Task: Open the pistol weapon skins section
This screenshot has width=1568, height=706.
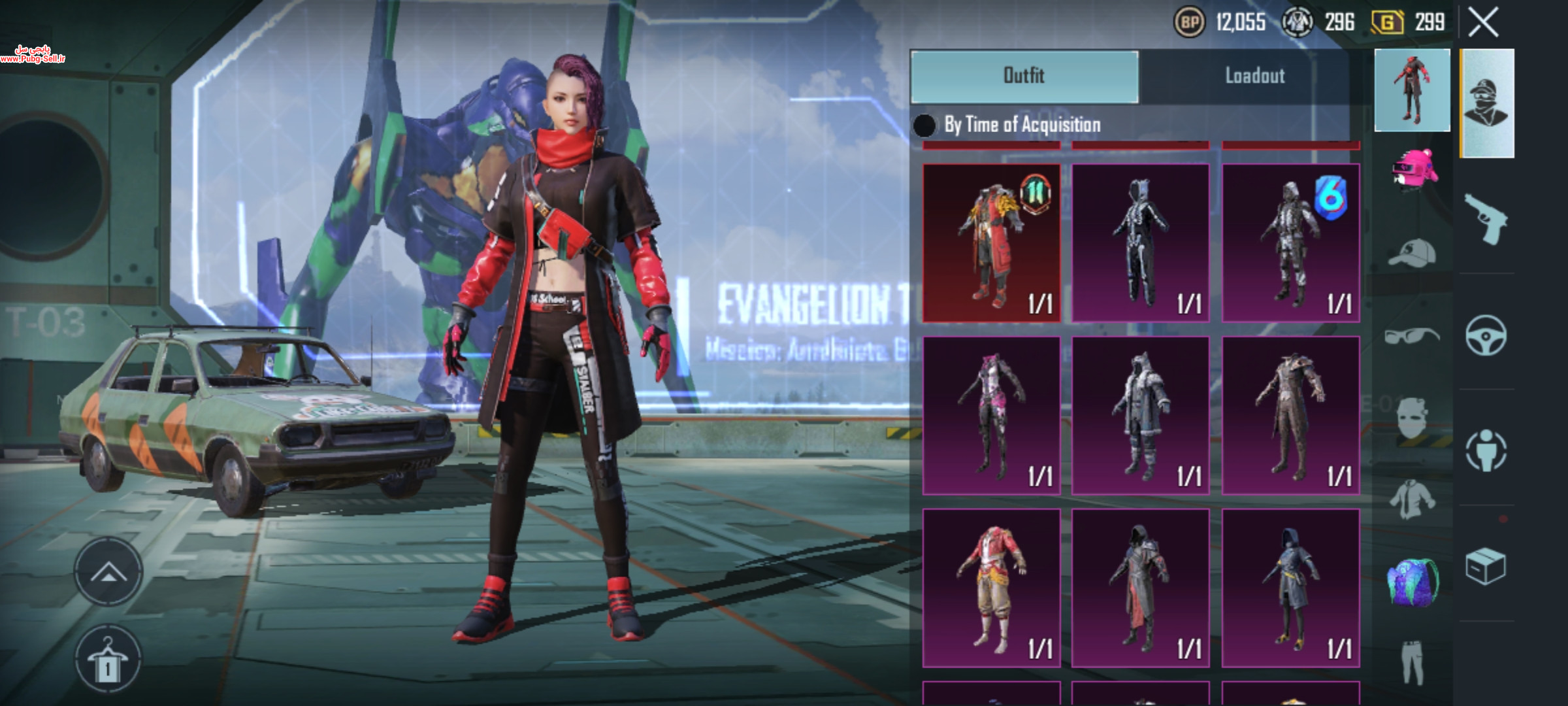Action: 1486,219
